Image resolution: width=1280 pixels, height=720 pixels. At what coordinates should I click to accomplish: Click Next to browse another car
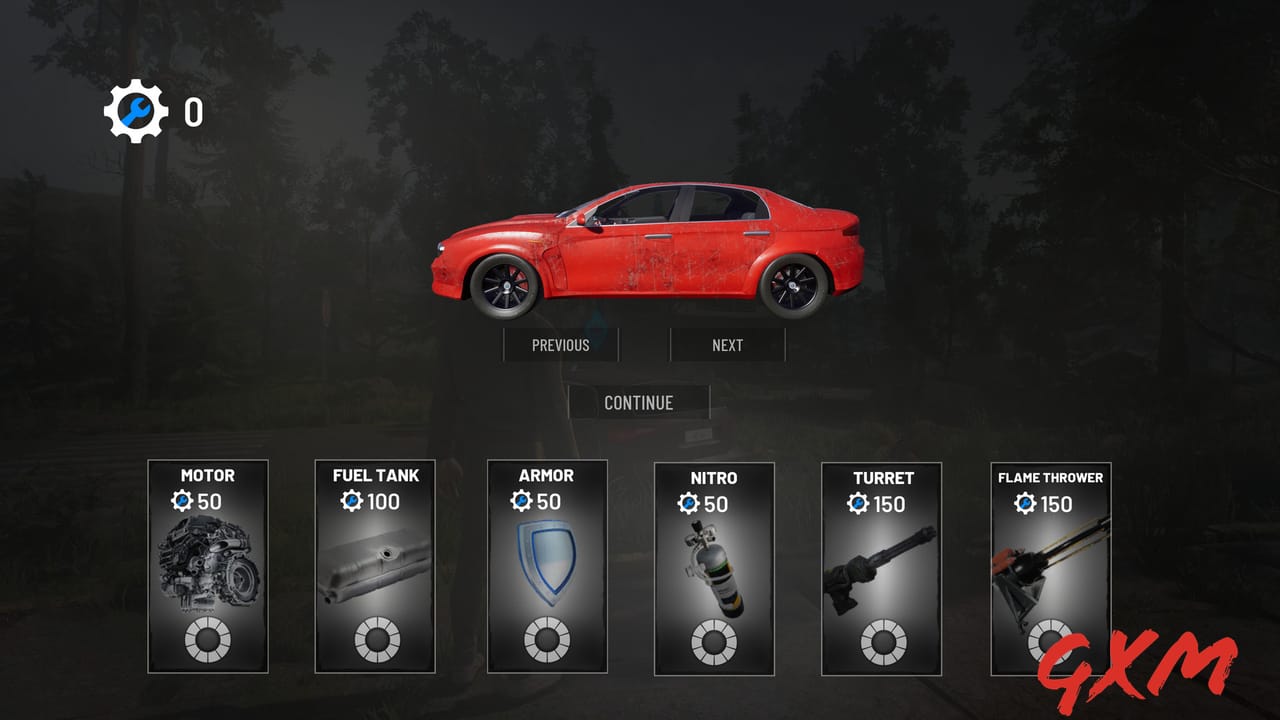coord(728,345)
